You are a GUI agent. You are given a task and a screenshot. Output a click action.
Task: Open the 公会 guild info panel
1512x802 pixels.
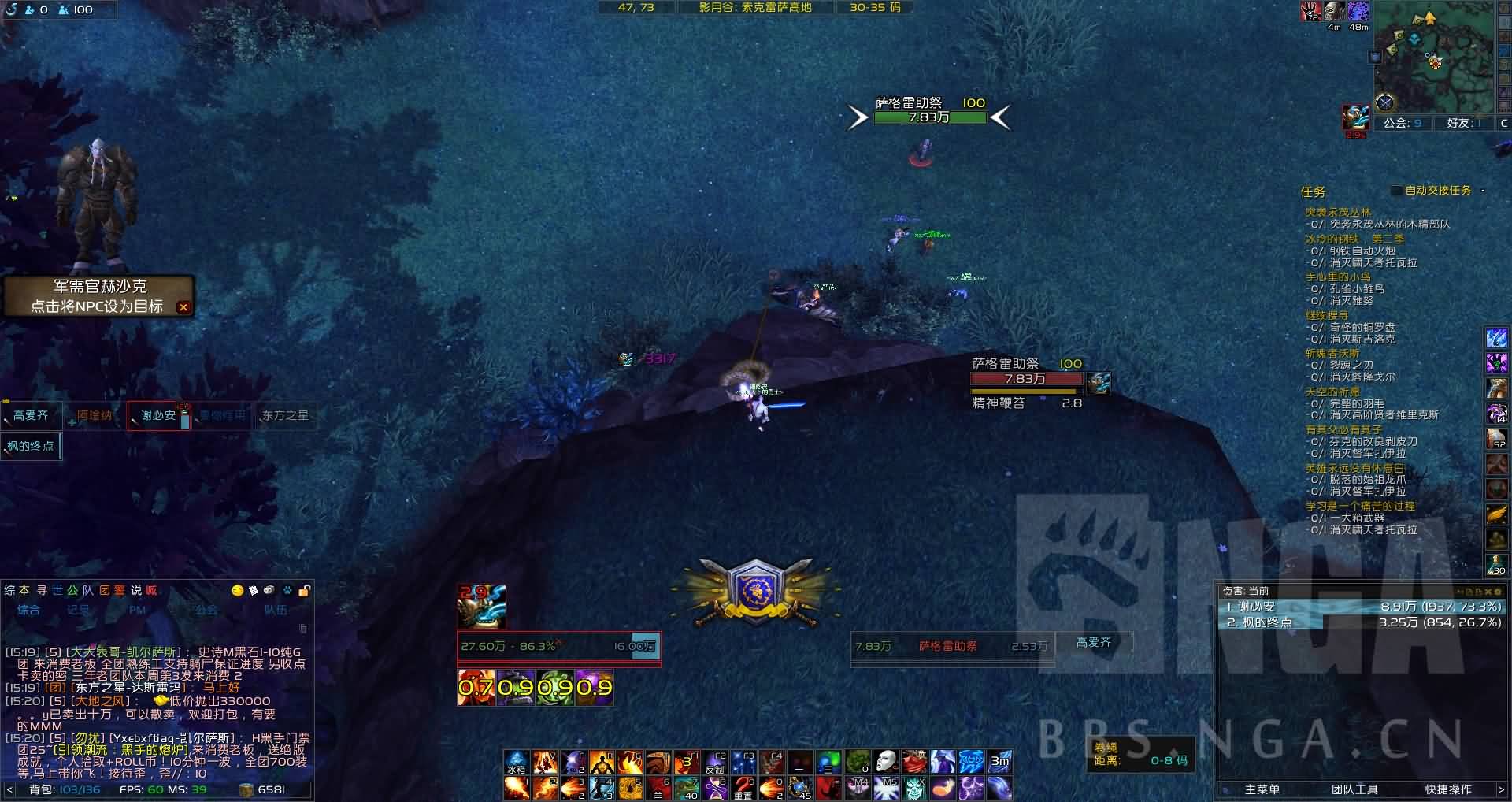[1403, 123]
